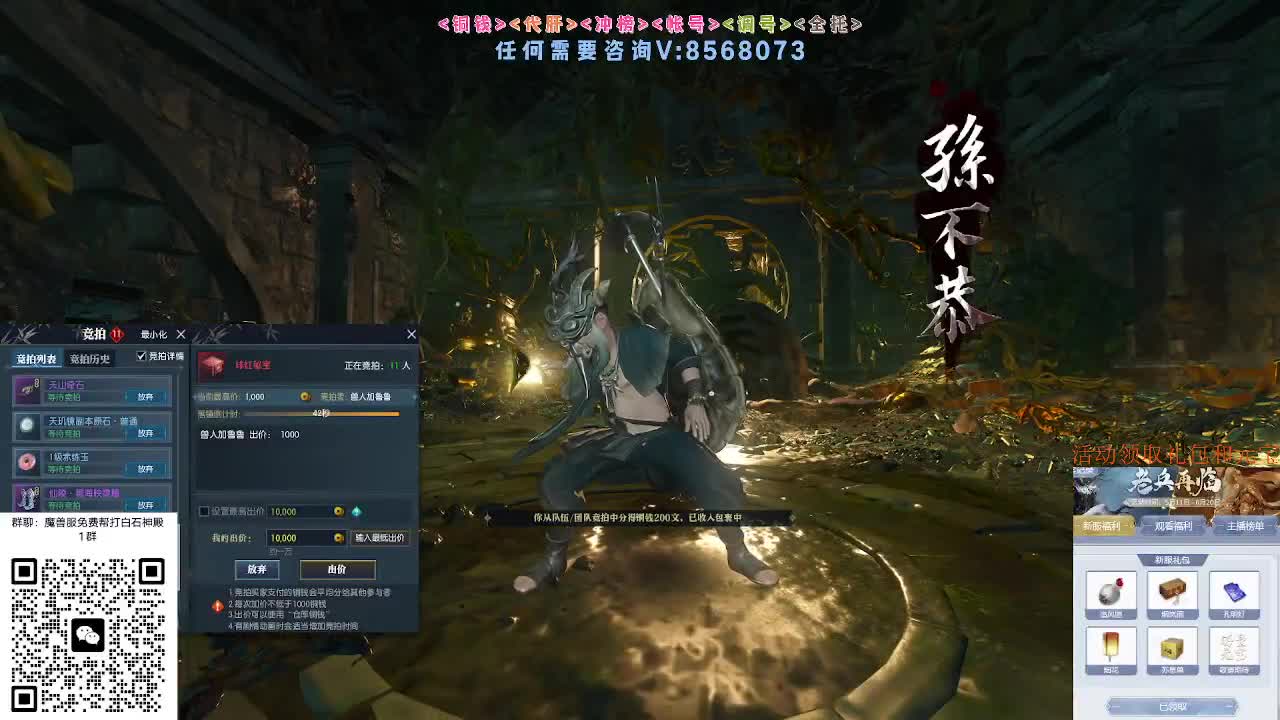The height and width of the screenshot is (720, 1280).
Task: Toggle the green currency switch beside max bid
Action: click(x=357, y=511)
